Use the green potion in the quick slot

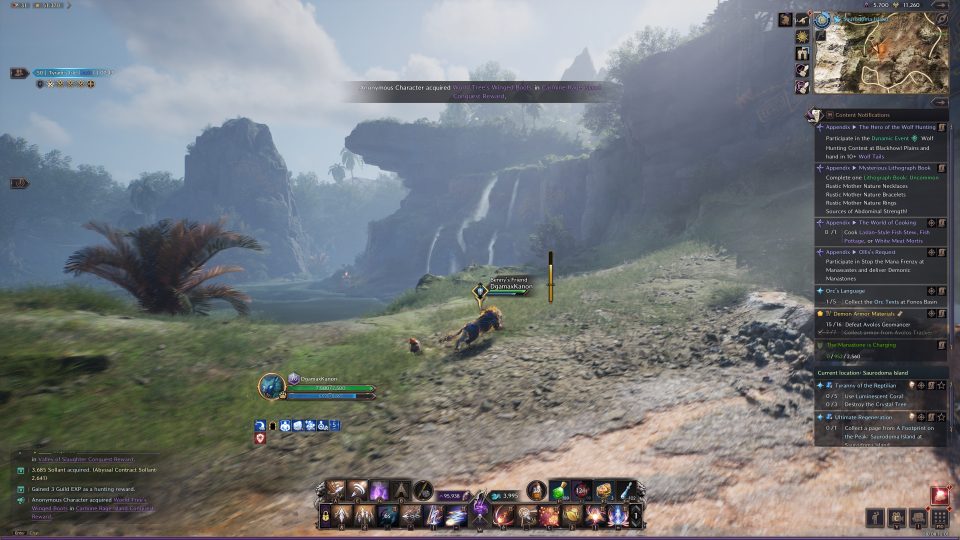(561, 490)
